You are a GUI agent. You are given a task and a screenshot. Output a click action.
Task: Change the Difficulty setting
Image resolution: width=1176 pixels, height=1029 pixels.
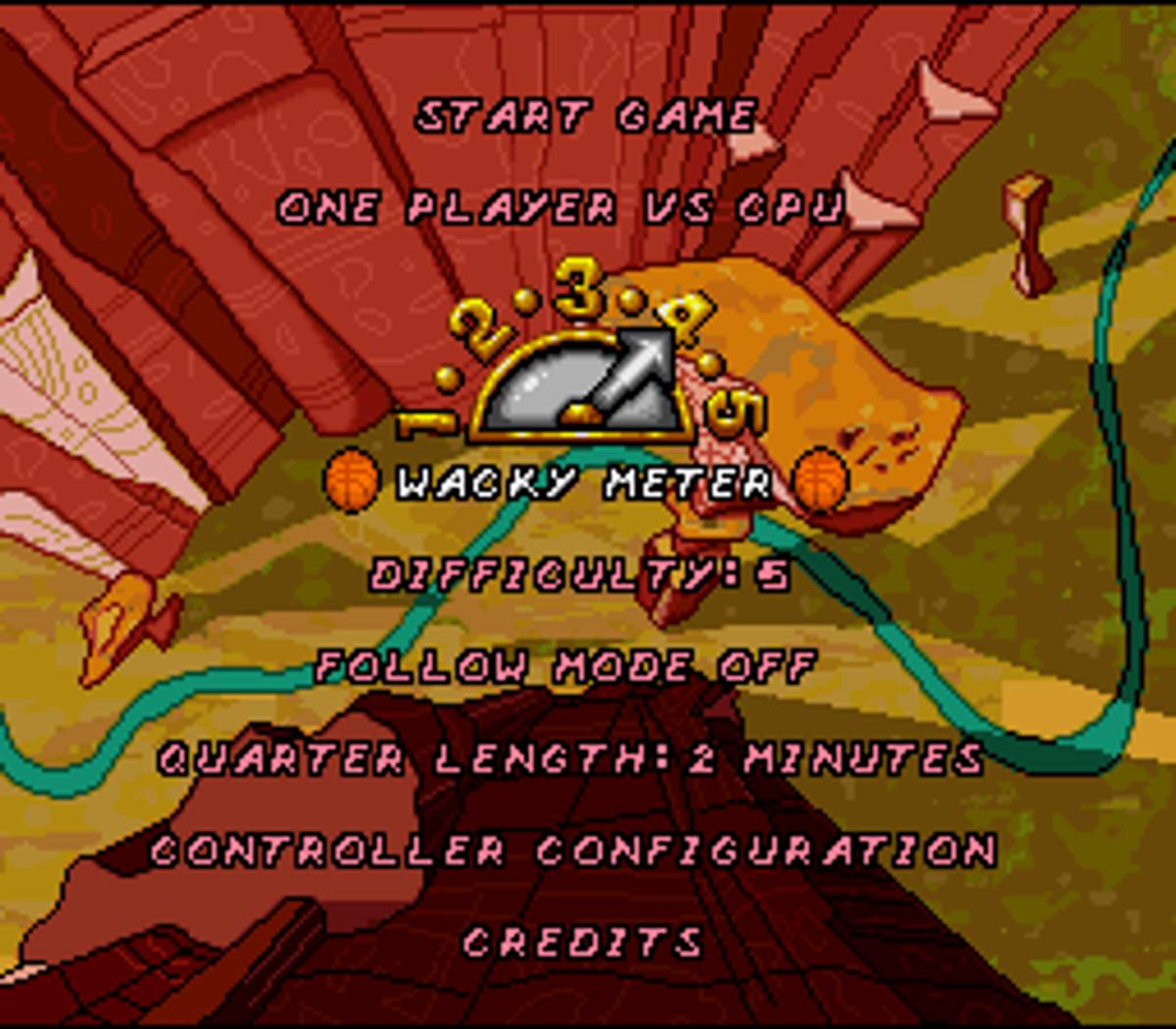coord(579,574)
